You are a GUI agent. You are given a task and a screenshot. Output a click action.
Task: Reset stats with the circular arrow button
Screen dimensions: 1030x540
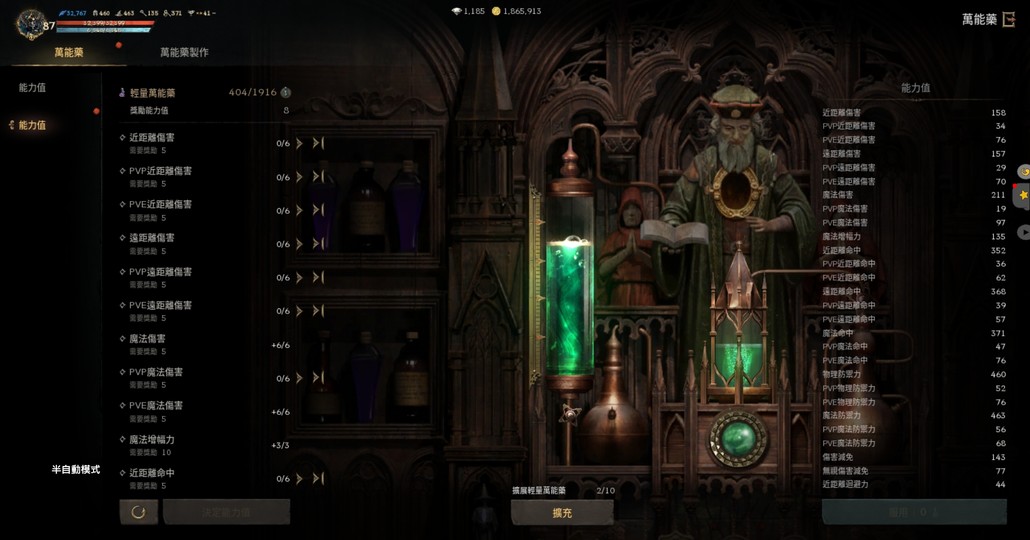tap(138, 512)
